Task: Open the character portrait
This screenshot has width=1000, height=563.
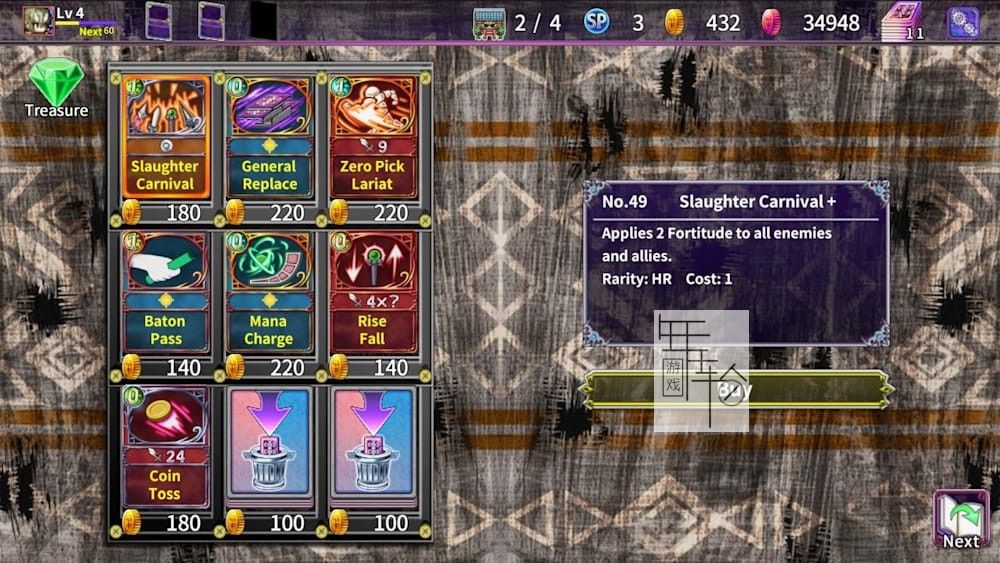Action: pyautogui.click(x=38, y=21)
